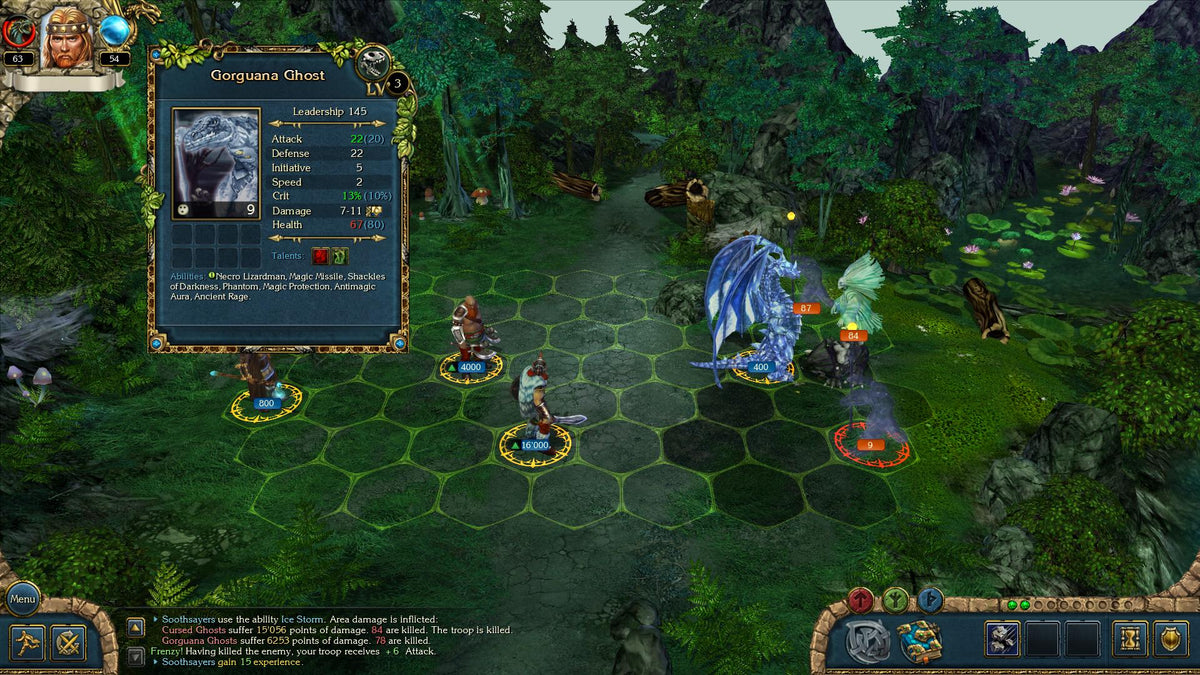Toggle the crossed swords auto-combat button
Screen dimensions: 1200x675
pos(68,642)
